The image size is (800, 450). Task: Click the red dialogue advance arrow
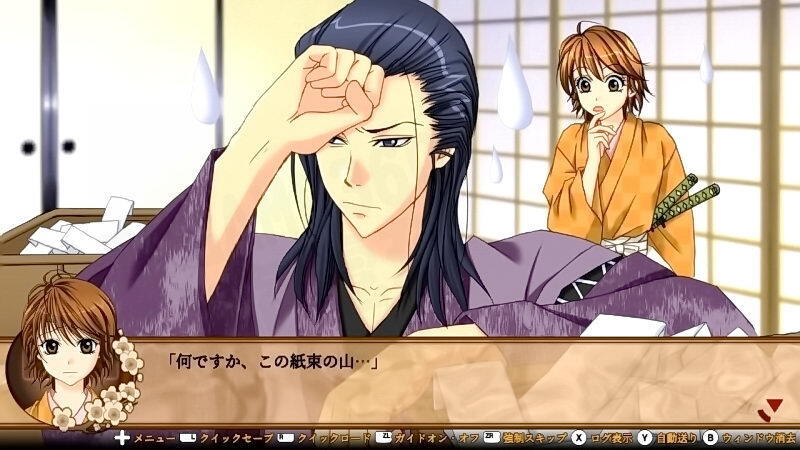769,407
